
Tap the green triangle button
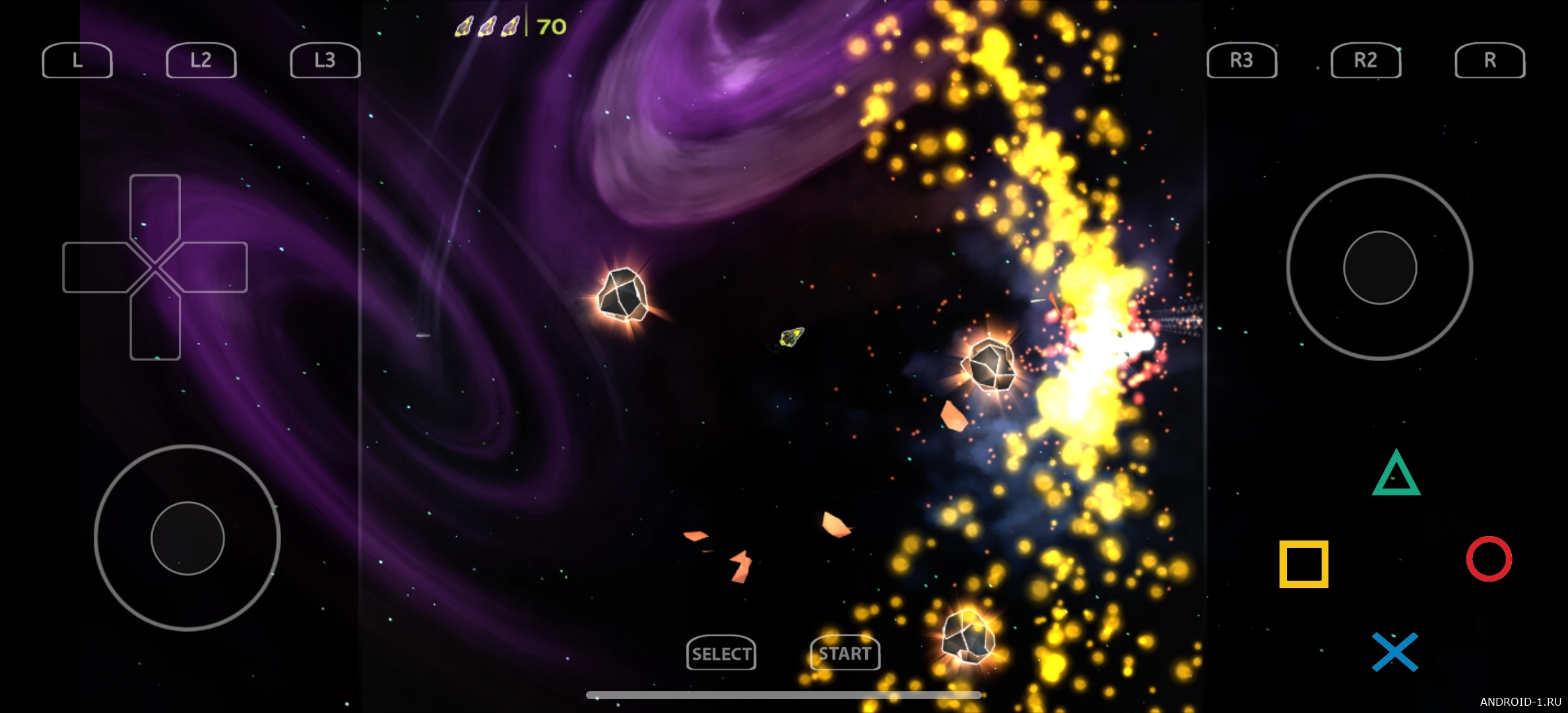coord(1396,475)
